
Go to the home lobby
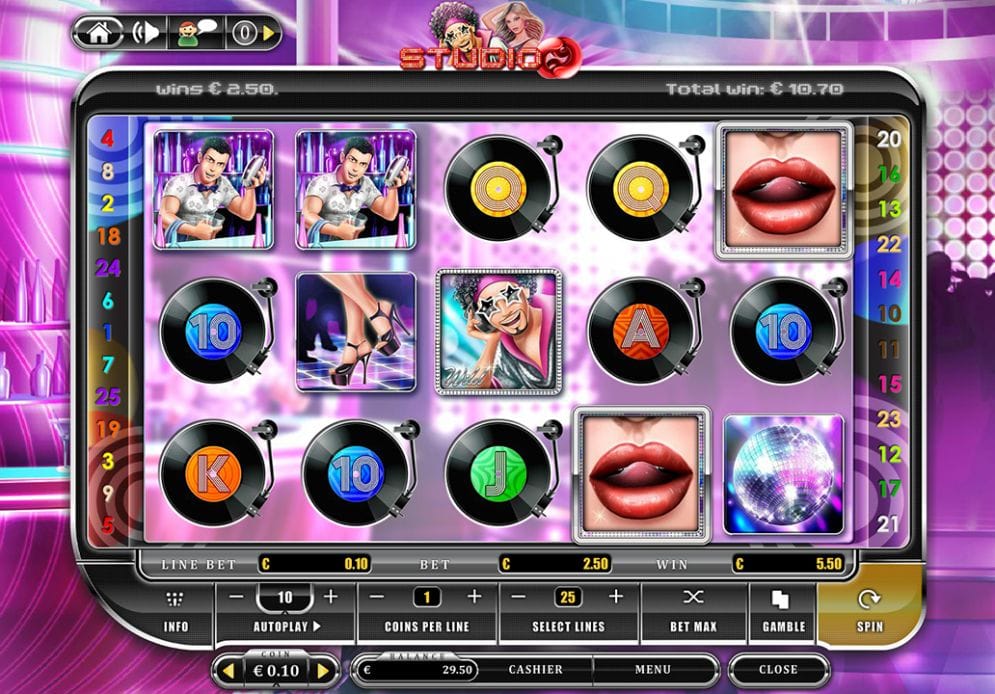coord(99,32)
